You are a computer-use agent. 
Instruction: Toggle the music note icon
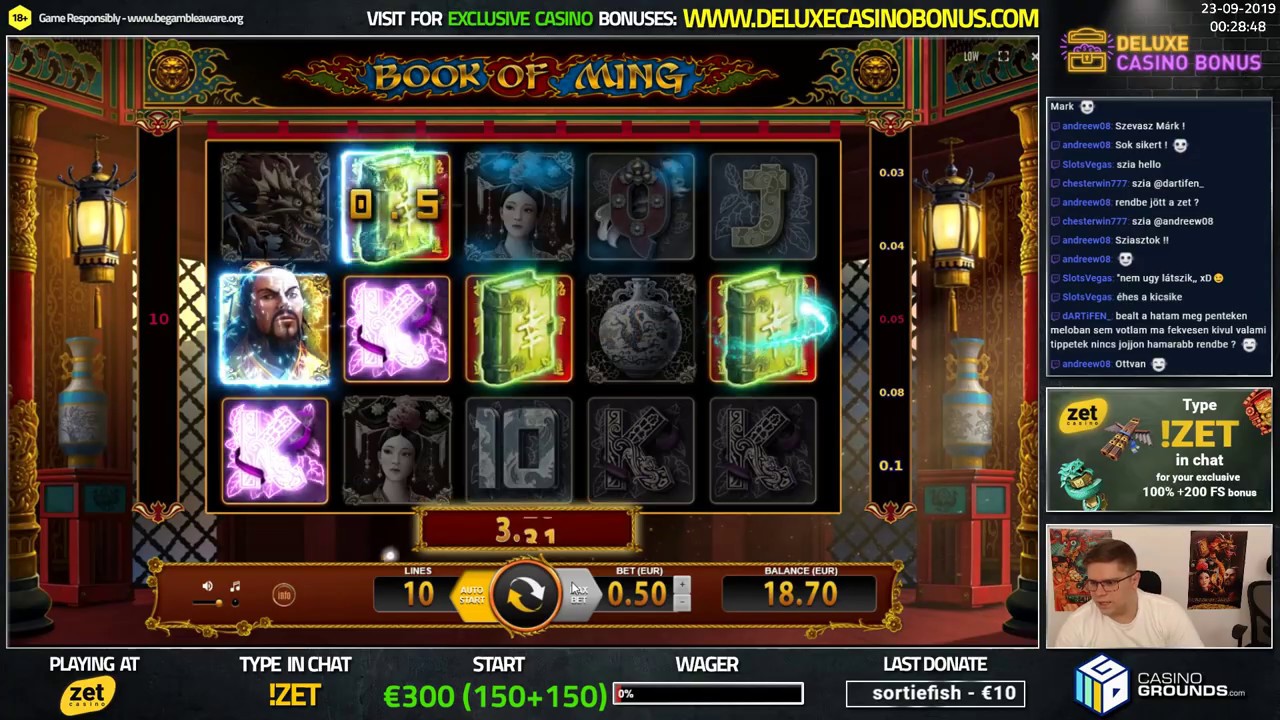pos(234,584)
